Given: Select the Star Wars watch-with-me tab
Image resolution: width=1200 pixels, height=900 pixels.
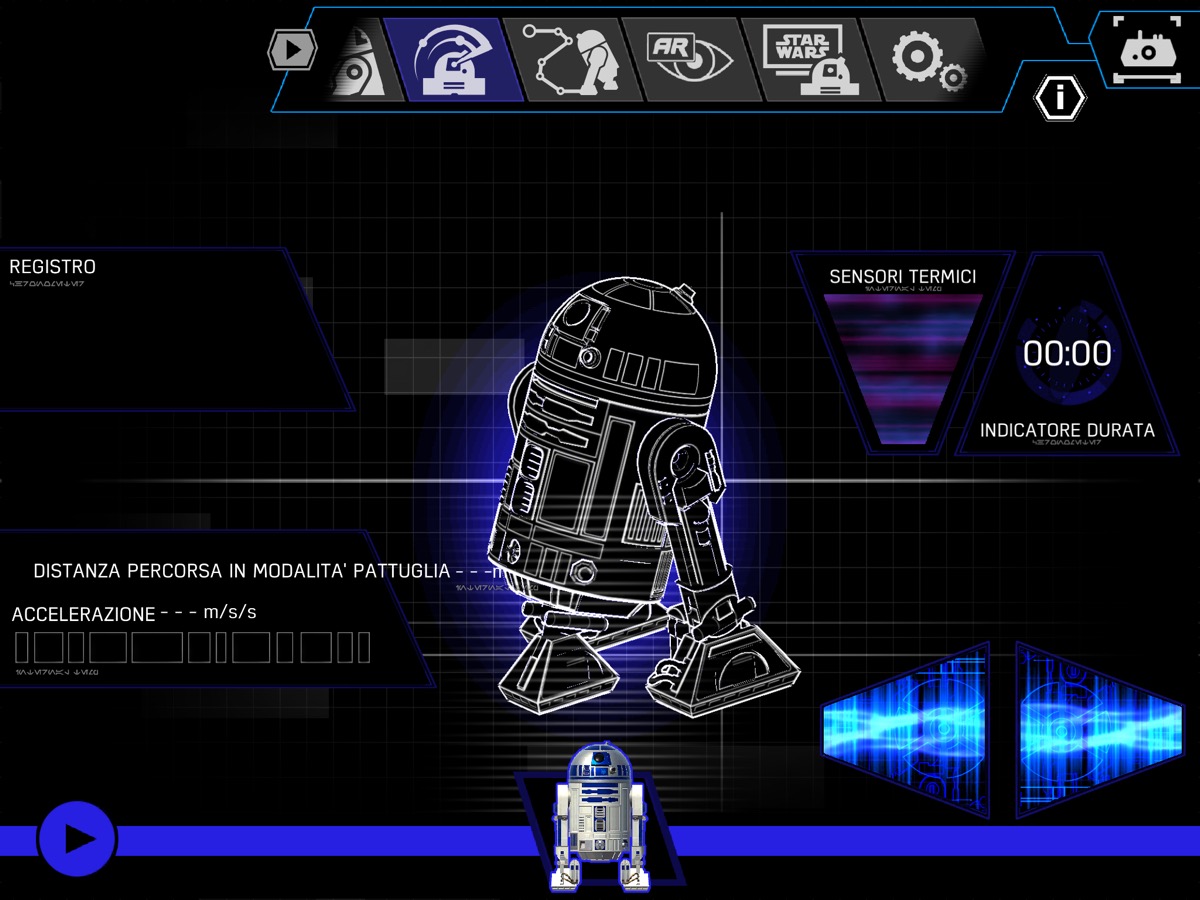Looking at the screenshot, I should coord(808,60).
